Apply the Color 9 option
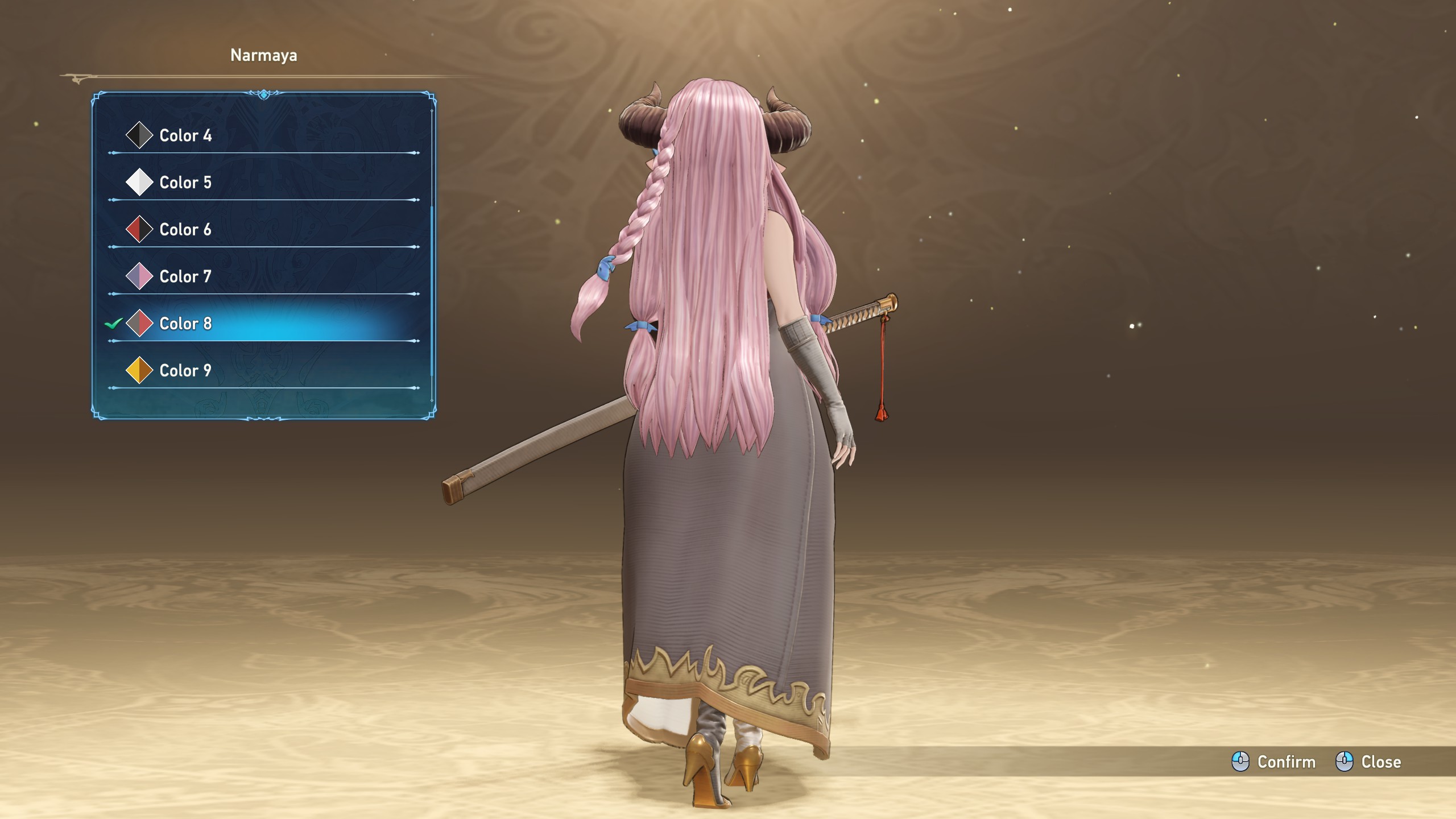The height and width of the screenshot is (819, 1456). [x=185, y=371]
